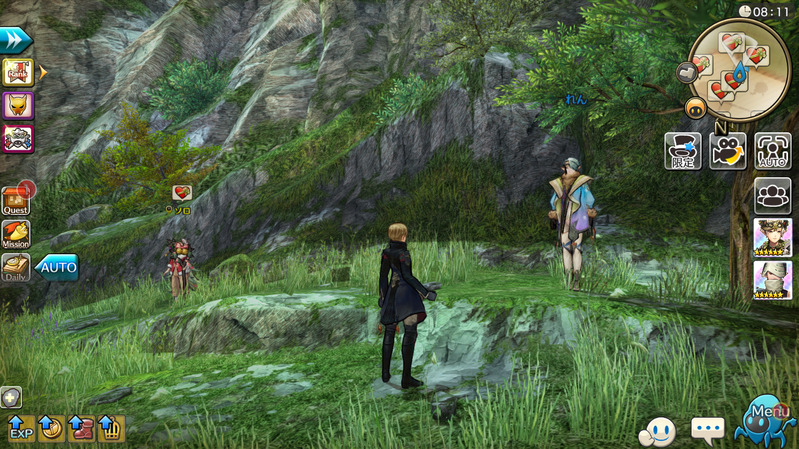
Task: Open the emote smiley bubble
Action: coord(657,431)
